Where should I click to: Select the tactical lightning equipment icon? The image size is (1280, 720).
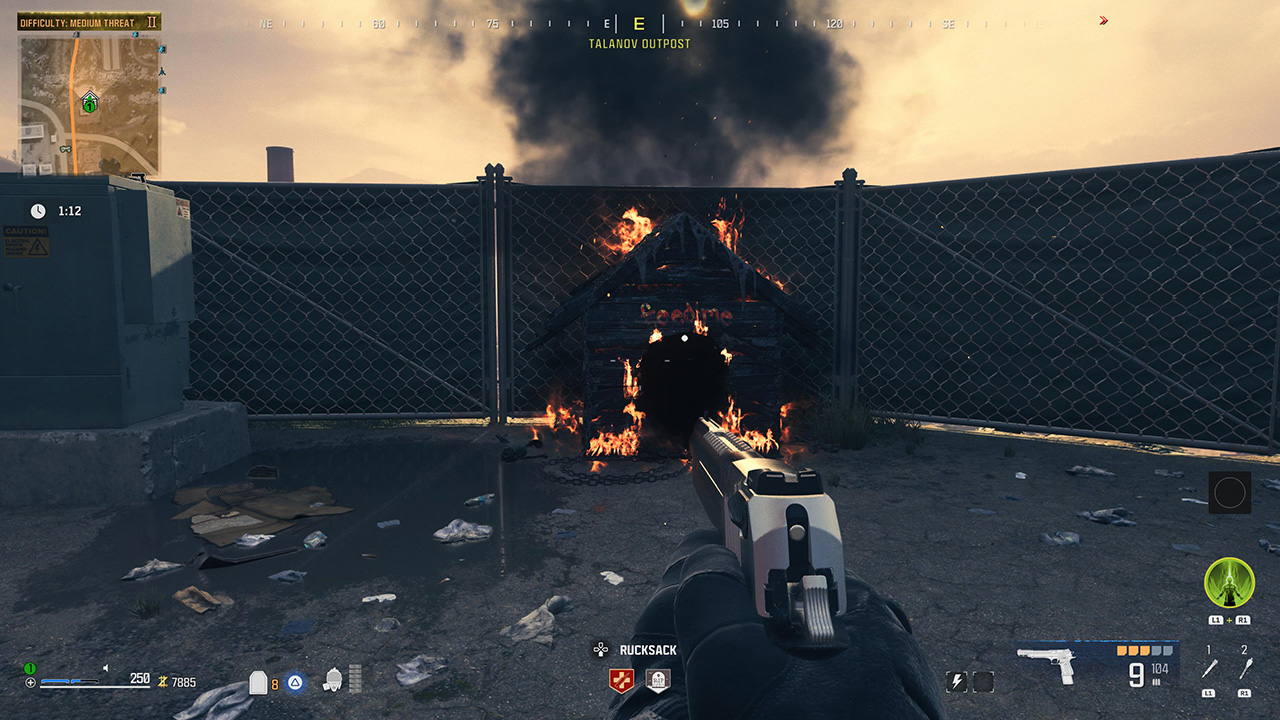[957, 683]
